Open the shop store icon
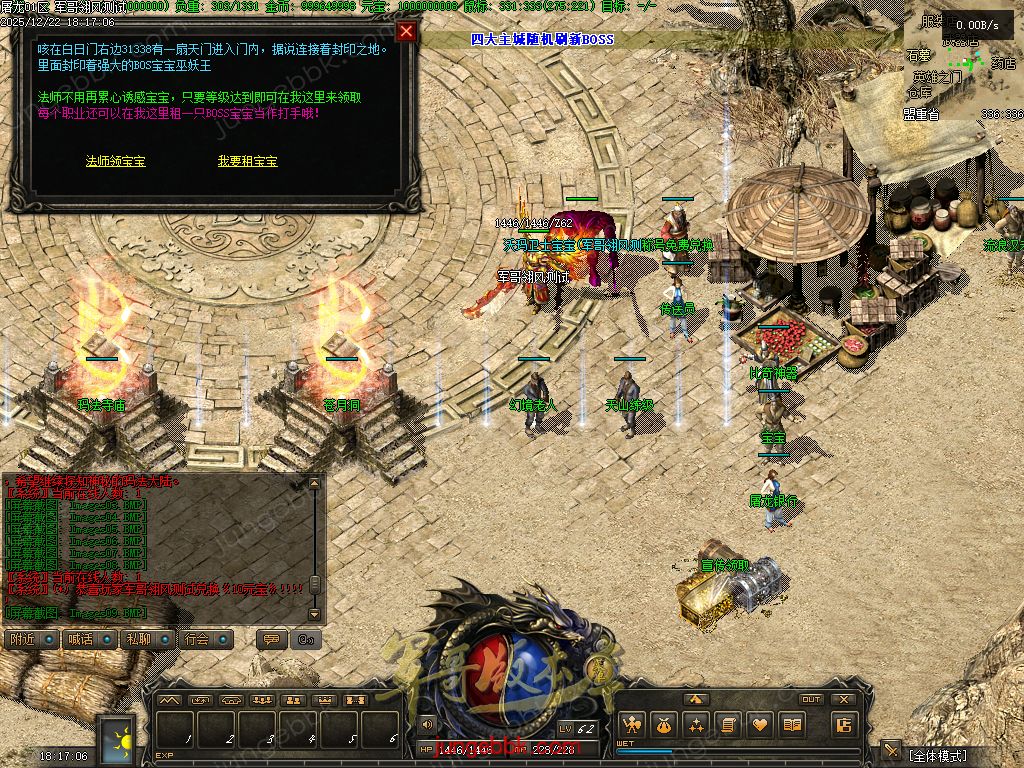The height and width of the screenshot is (768, 1024). [845, 725]
